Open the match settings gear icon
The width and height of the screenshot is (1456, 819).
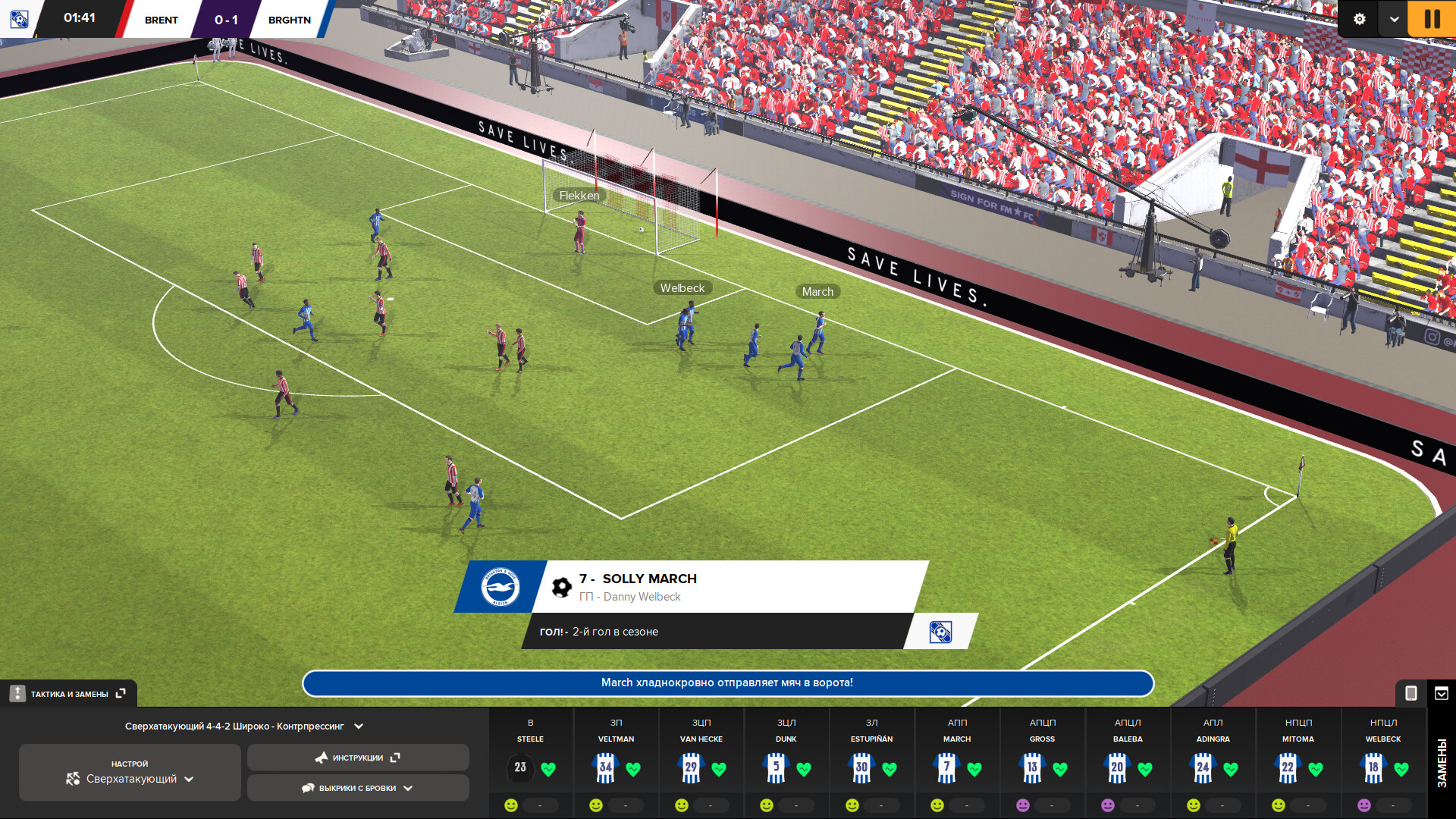[x=1360, y=18]
